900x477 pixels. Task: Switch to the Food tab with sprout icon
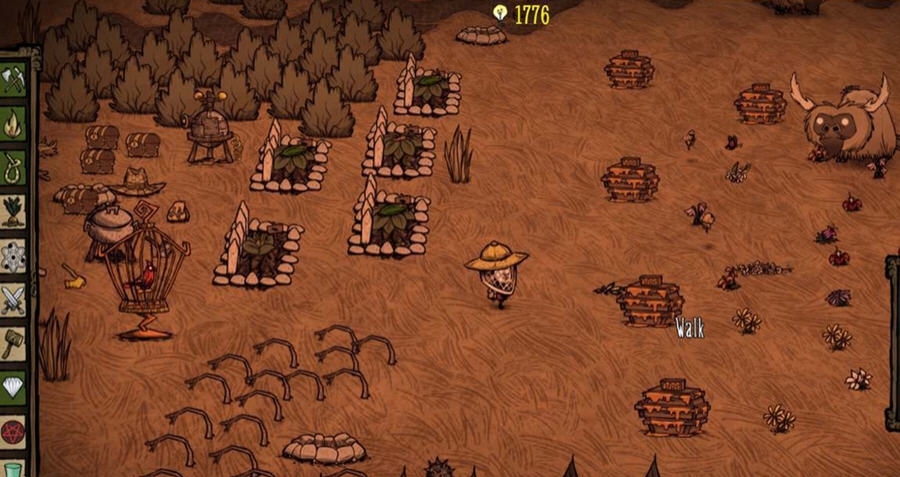tap(13, 211)
